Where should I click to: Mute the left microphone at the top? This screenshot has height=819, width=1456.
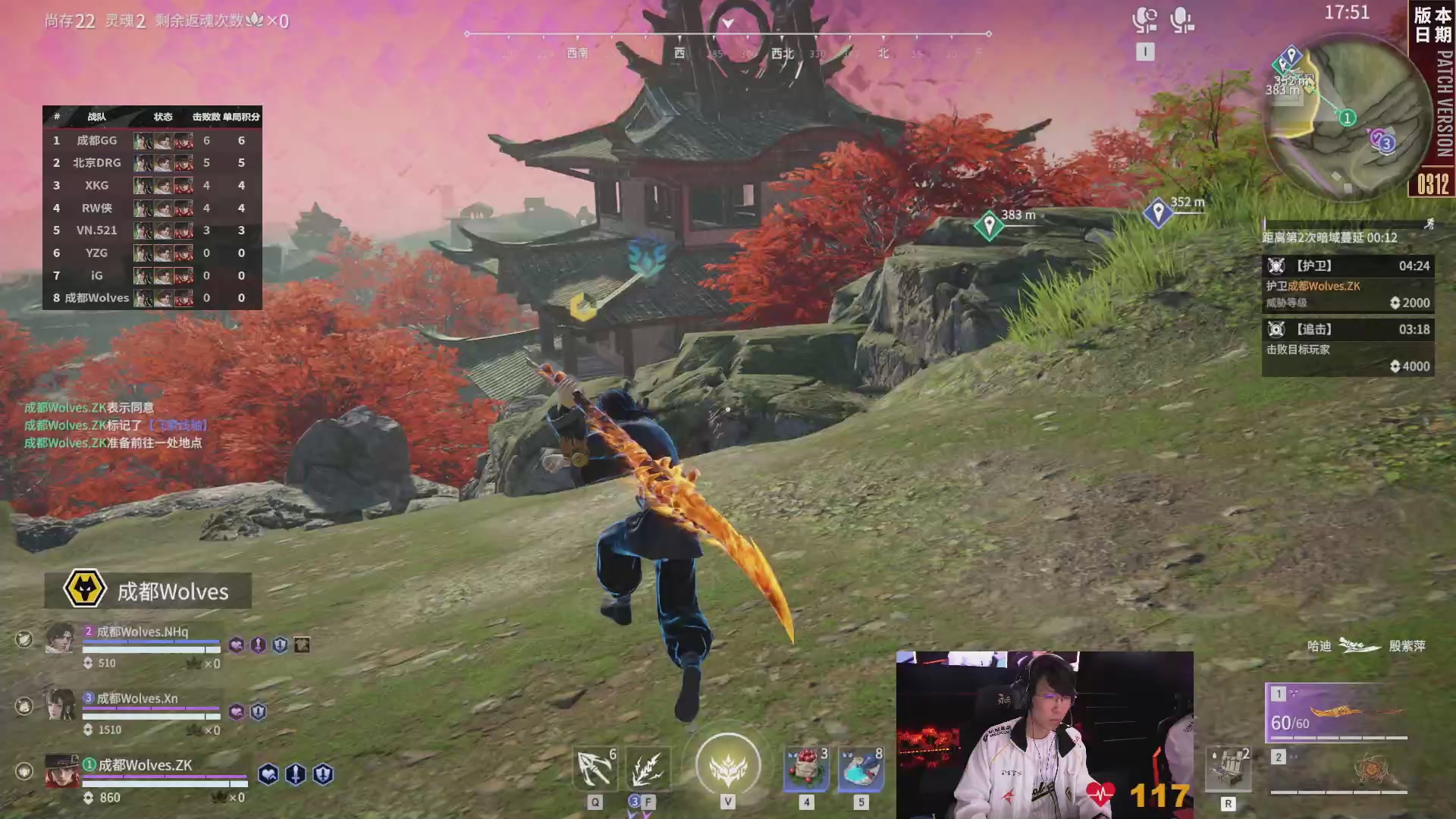click(1144, 20)
